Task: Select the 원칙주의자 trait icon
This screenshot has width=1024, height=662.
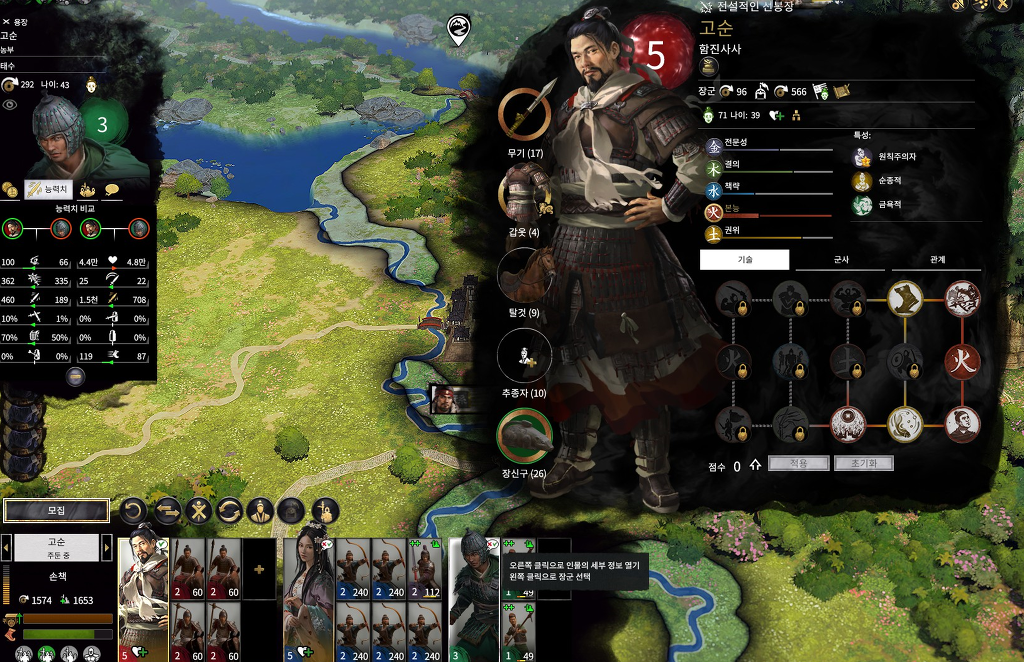Action: [x=863, y=157]
